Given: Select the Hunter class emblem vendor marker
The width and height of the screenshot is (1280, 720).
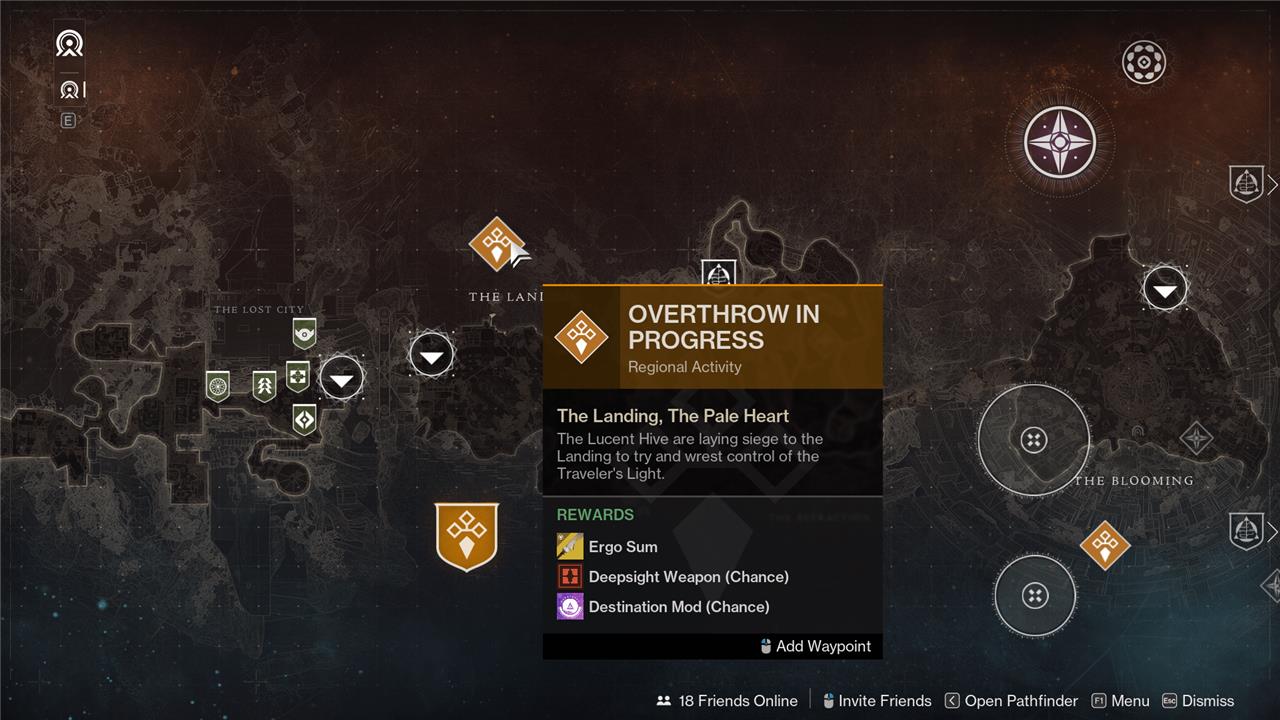Looking at the screenshot, I should 264,386.
